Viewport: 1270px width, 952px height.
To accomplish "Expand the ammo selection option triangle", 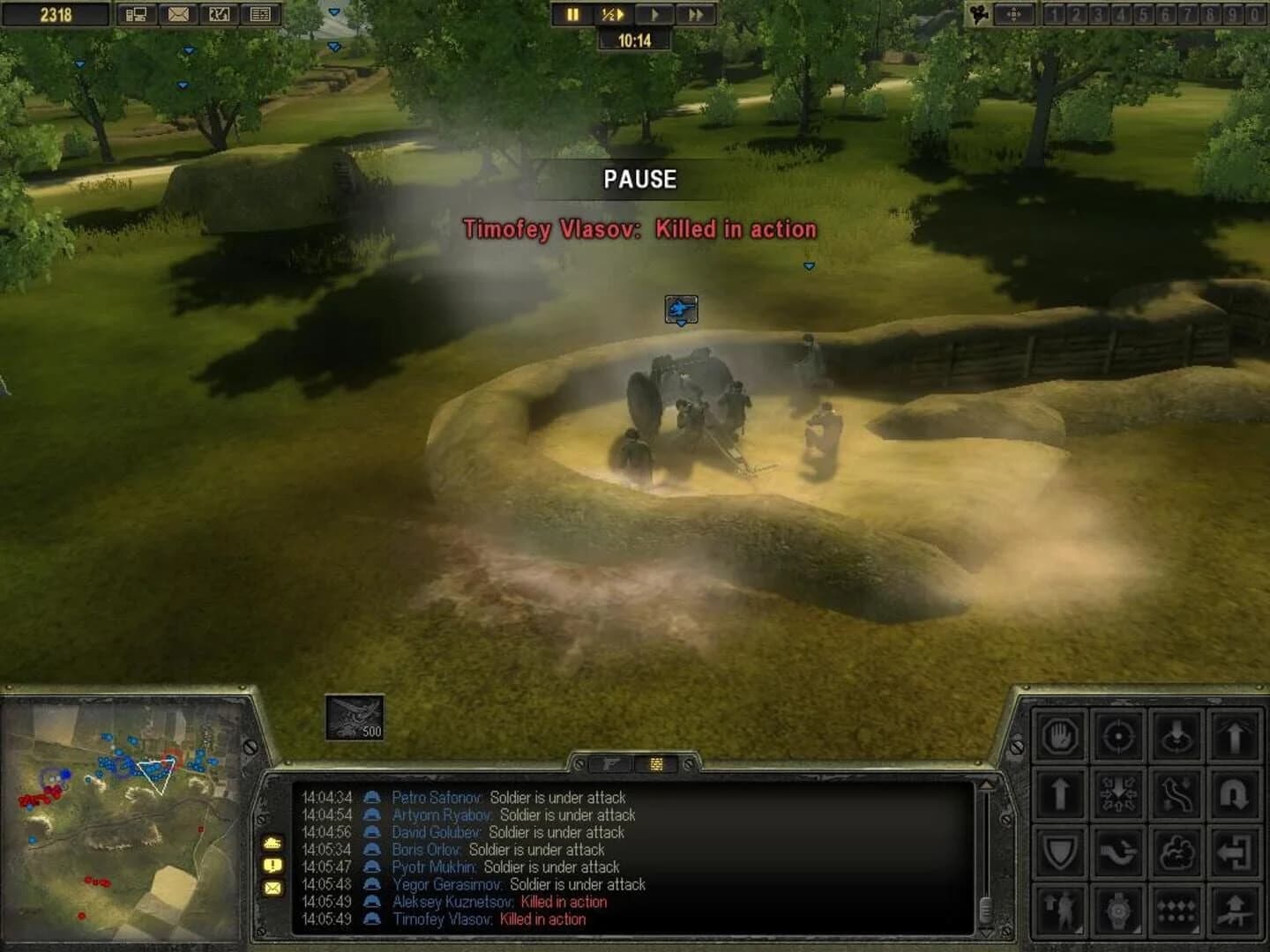I will (1196, 929).
